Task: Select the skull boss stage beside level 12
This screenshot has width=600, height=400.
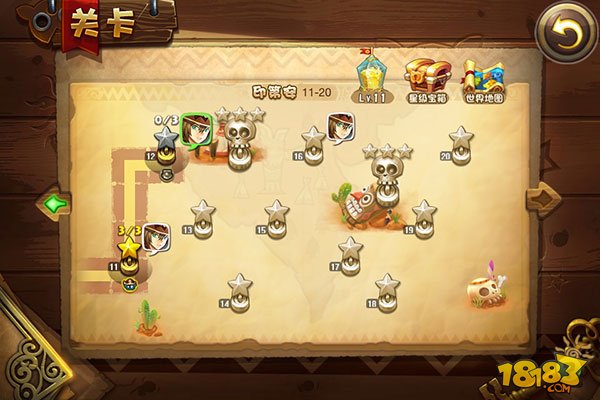Action: 239,140
